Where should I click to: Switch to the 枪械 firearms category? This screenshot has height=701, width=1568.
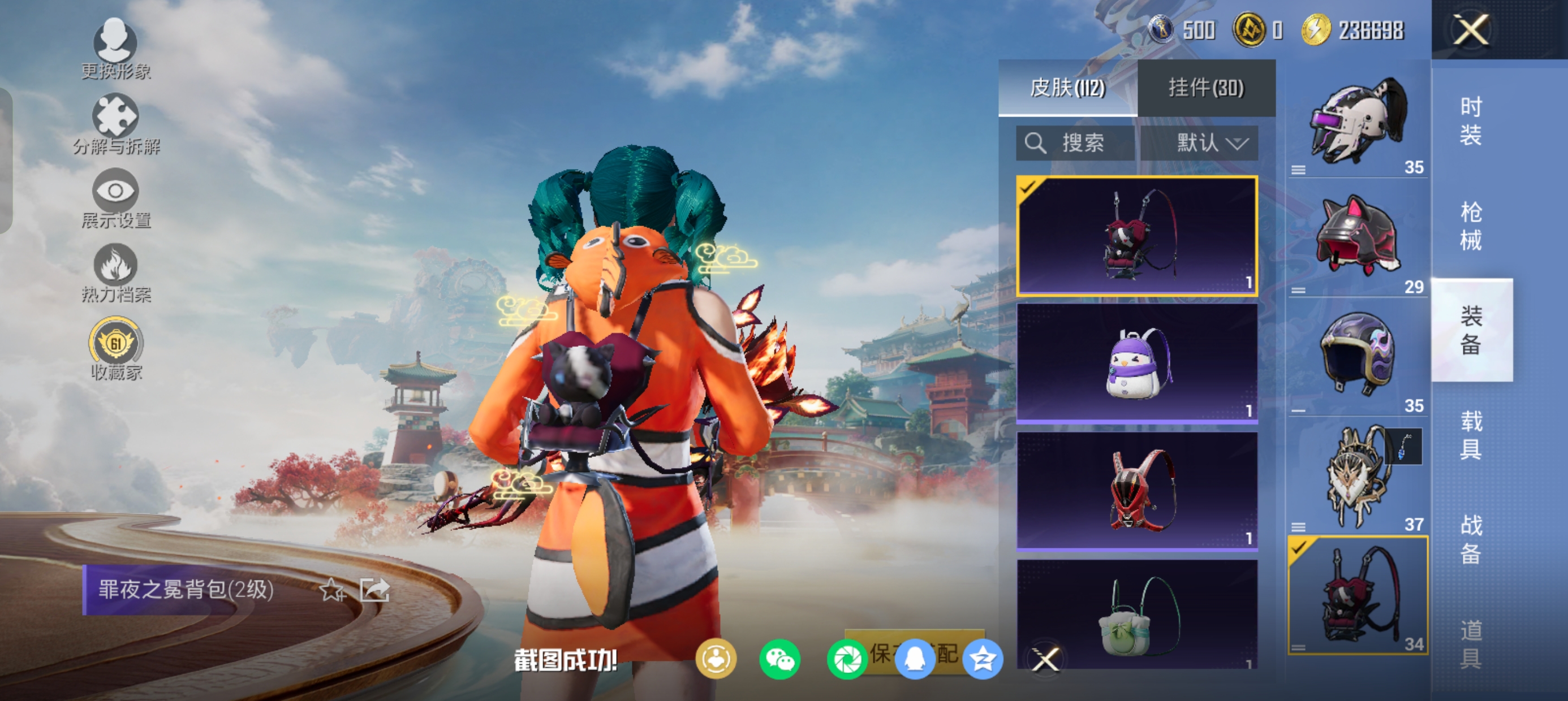coord(1471,226)
